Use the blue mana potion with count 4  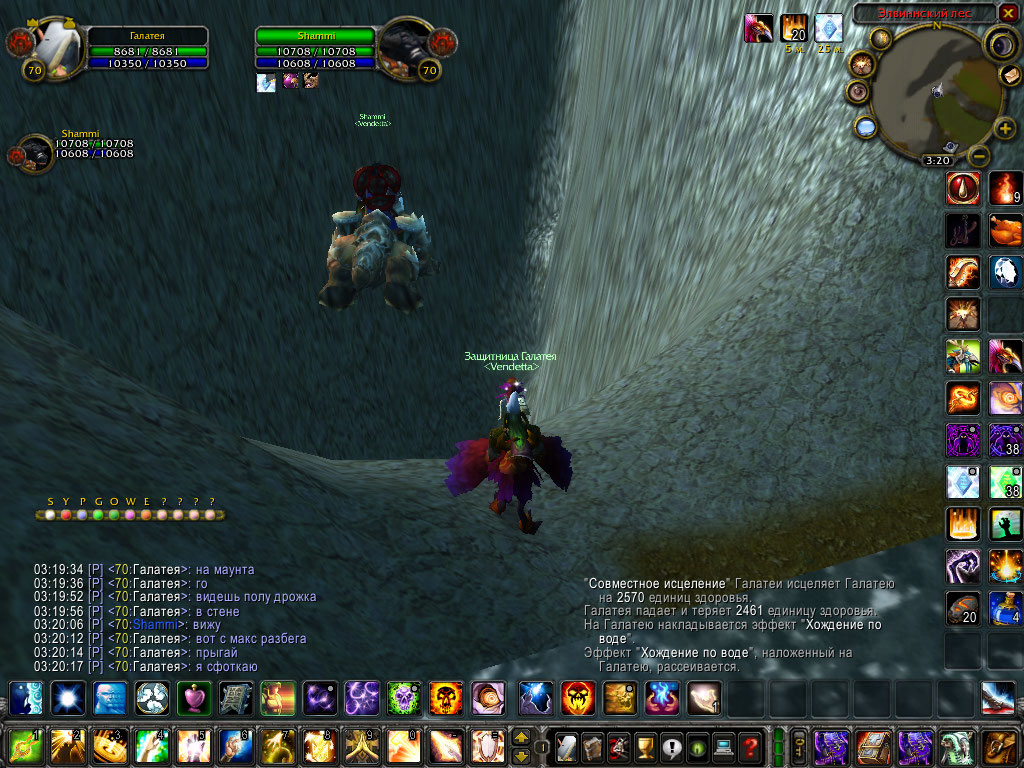[1005, 608]
